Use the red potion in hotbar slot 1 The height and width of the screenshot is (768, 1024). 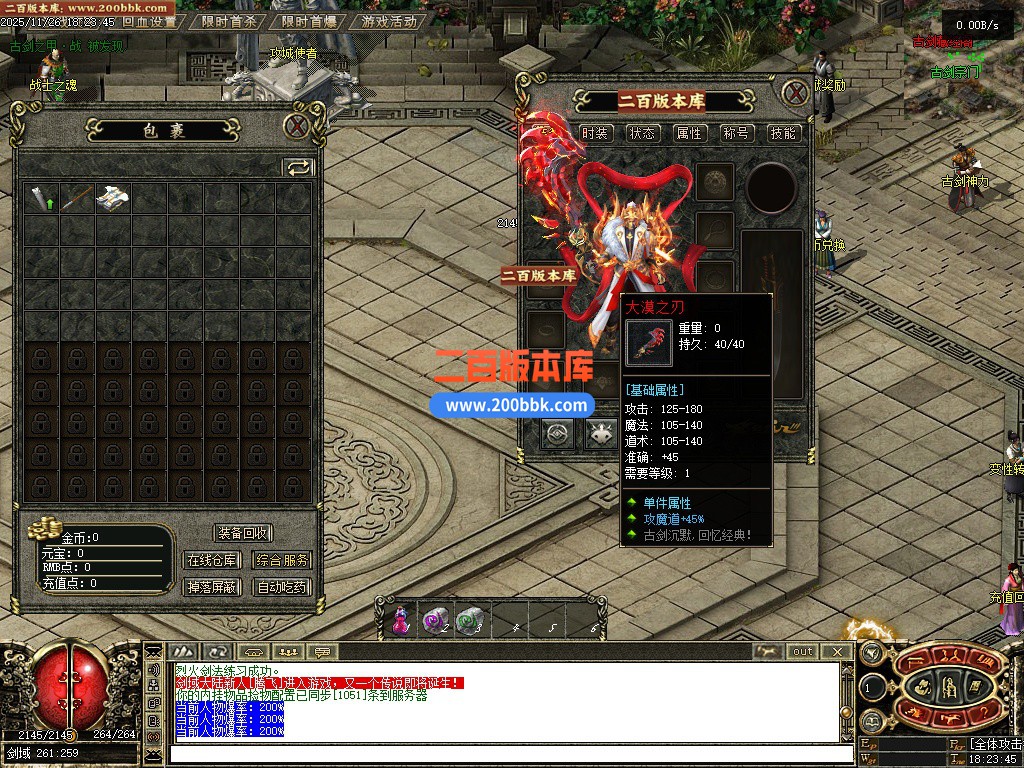tap(401, 620)
